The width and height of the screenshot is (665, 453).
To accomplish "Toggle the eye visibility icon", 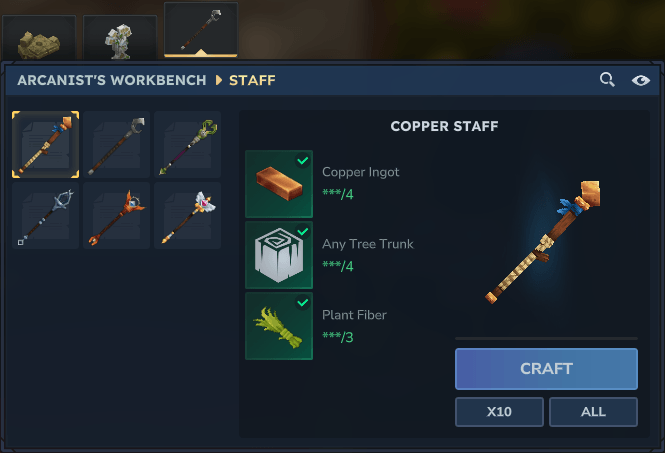I will pos(641,80).
